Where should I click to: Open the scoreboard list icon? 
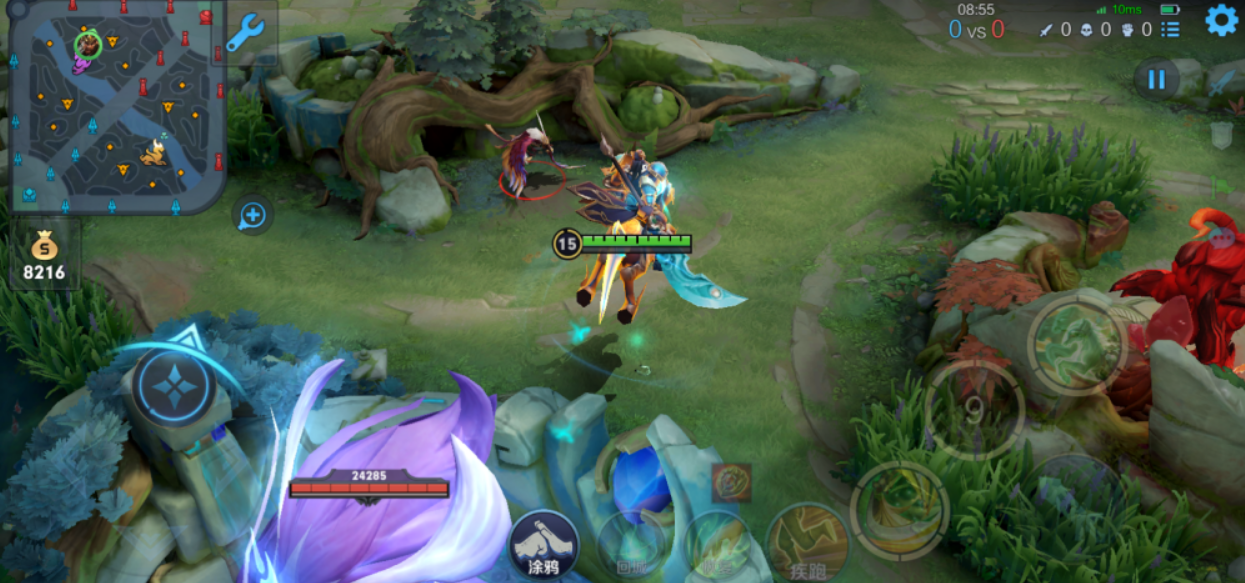pyautogui.click(x=1170, y=29)
